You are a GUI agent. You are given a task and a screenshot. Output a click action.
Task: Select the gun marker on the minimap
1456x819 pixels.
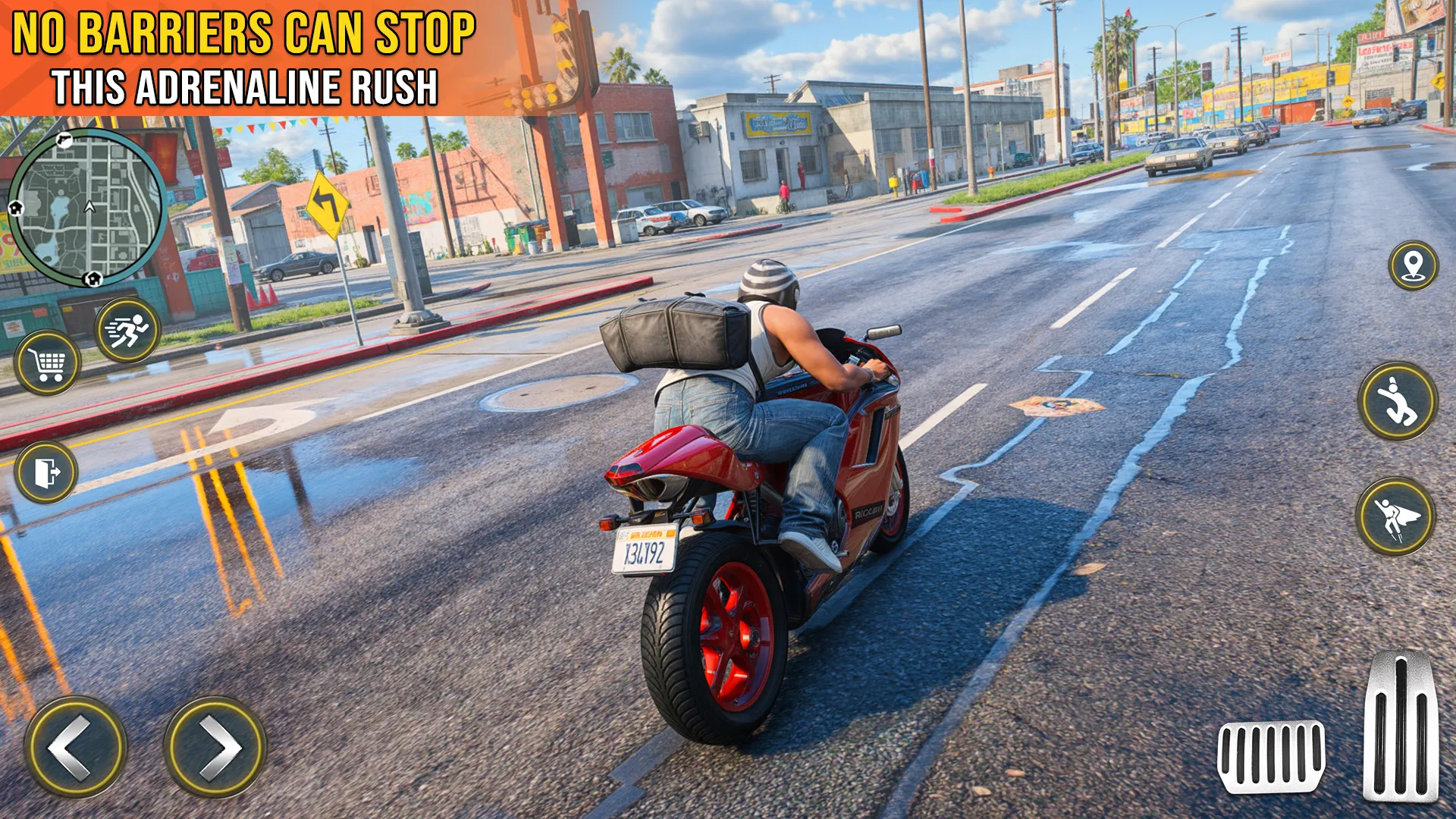pos(64,140)
